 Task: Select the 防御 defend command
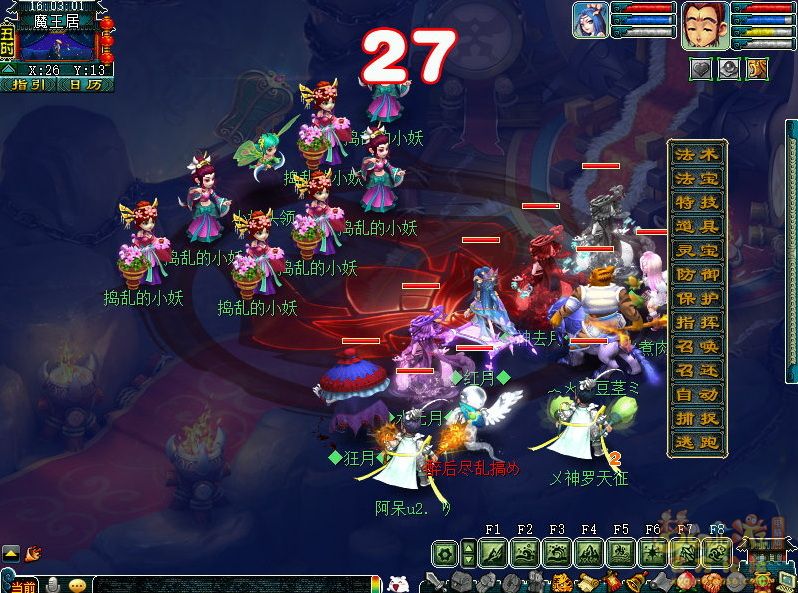696,275
